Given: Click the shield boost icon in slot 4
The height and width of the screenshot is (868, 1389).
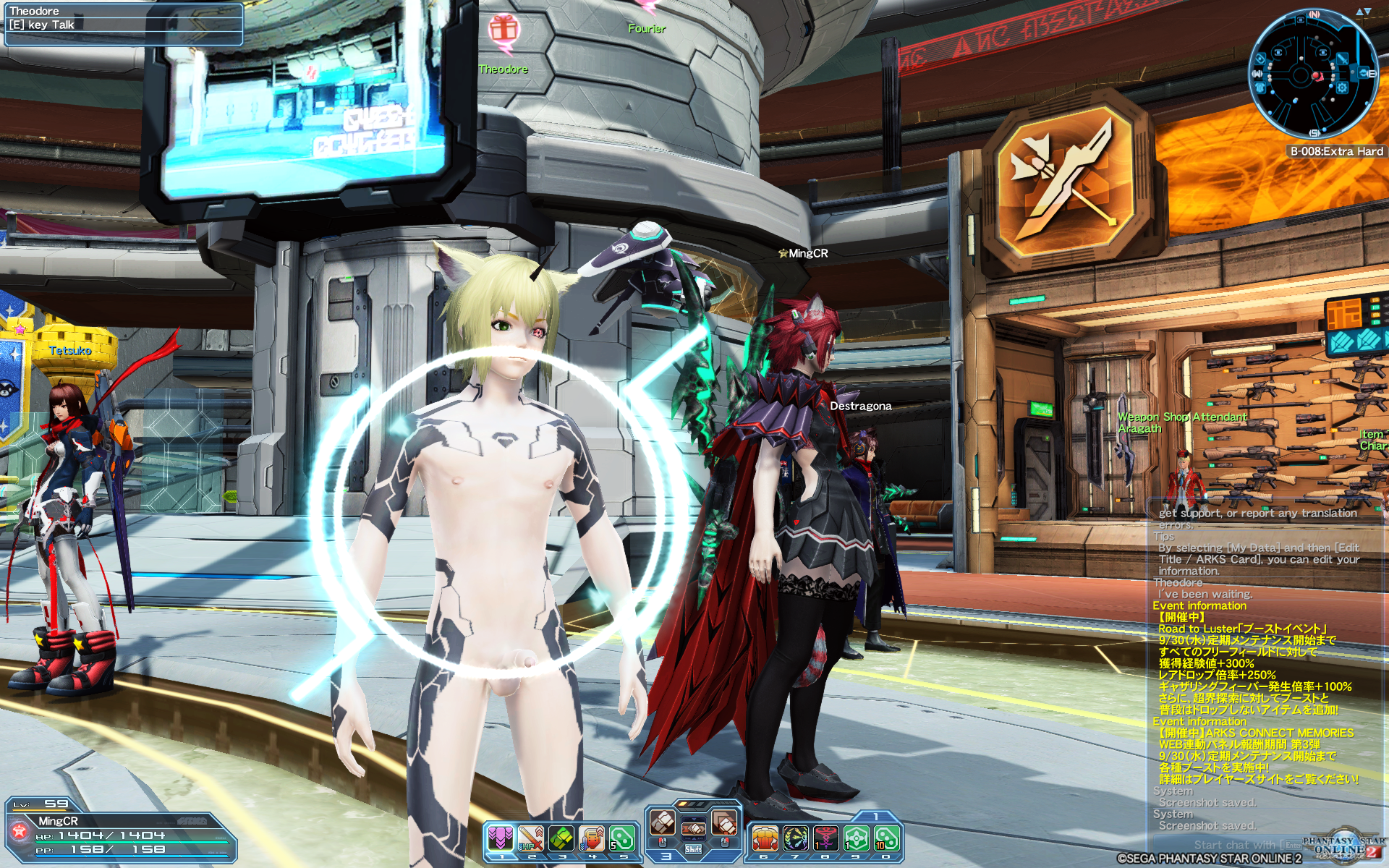Looking at the screenshot, I should [x=591, y=836].
